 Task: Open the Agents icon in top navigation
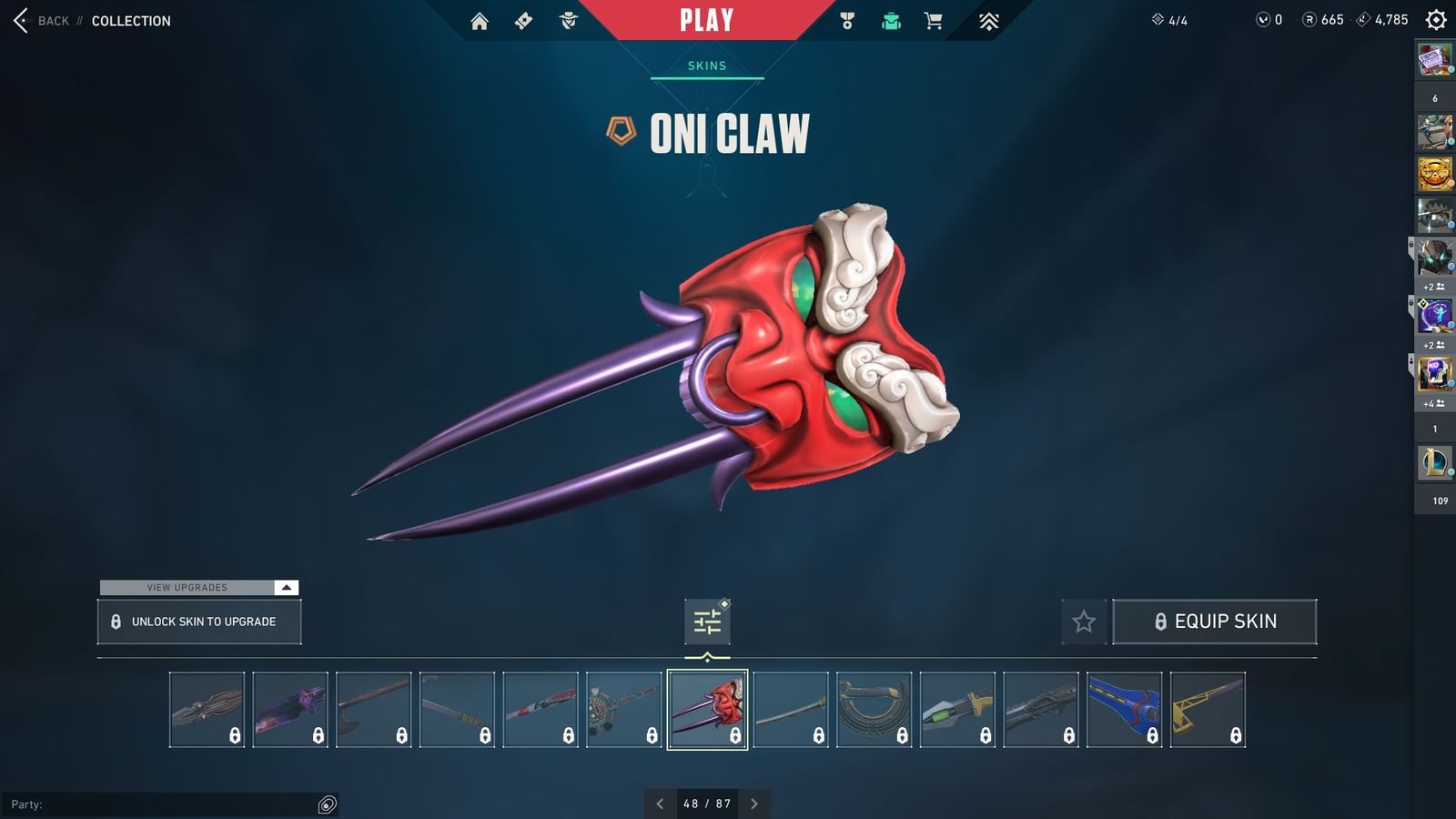coord(569,19)
